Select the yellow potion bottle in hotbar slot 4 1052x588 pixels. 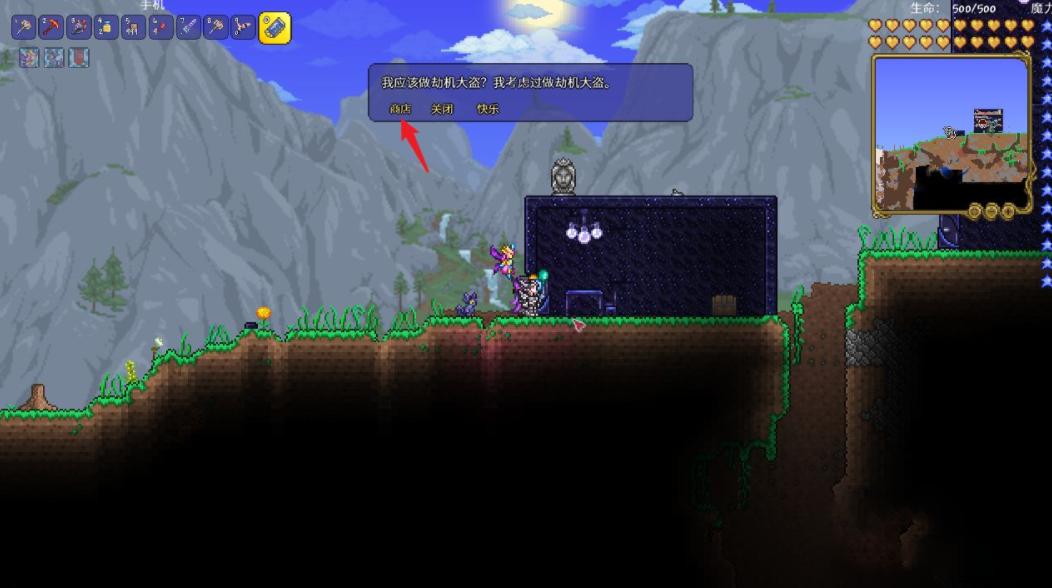pyautogui.click(x=106, y=28)
